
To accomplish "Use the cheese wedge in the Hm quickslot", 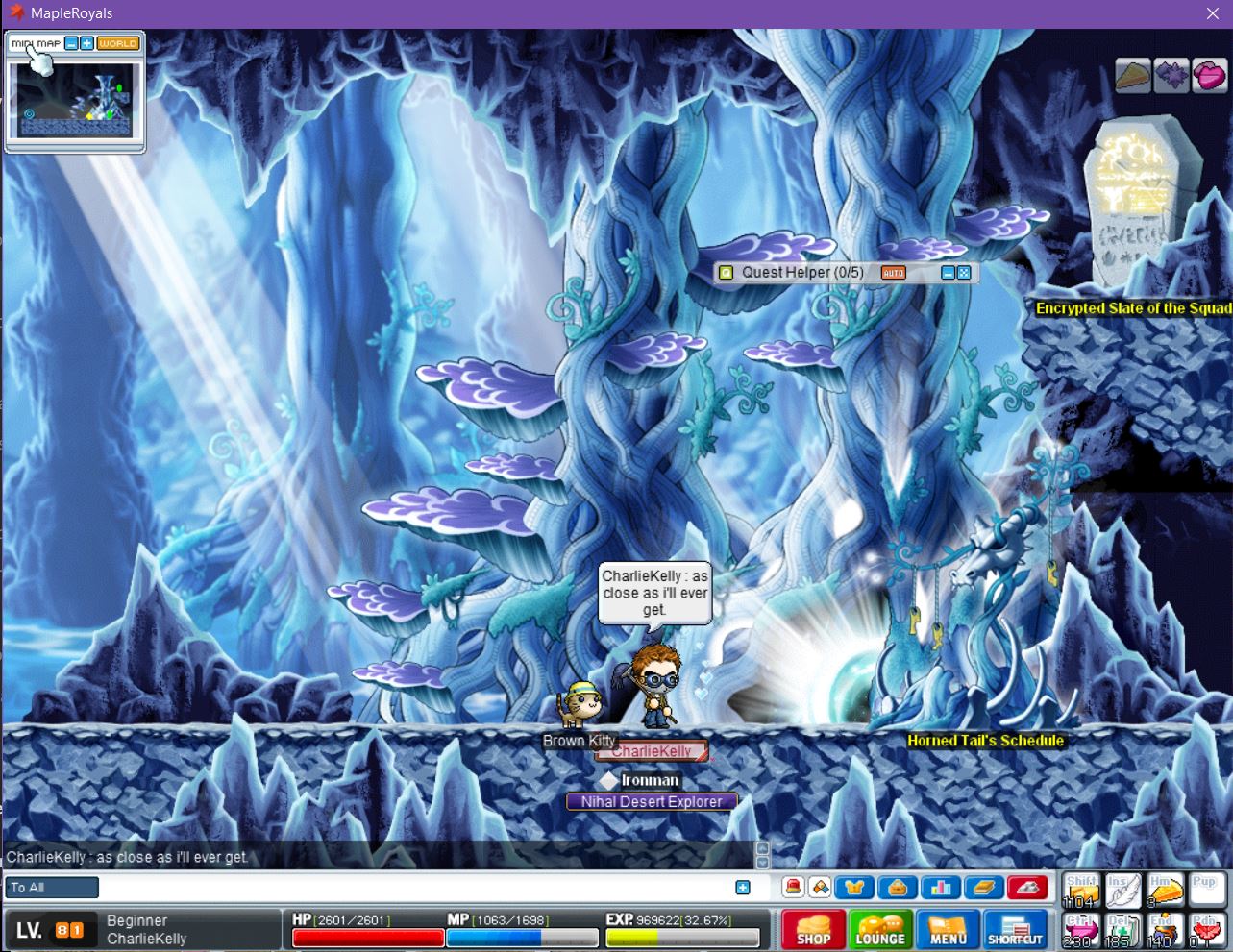I will 1164,891.
